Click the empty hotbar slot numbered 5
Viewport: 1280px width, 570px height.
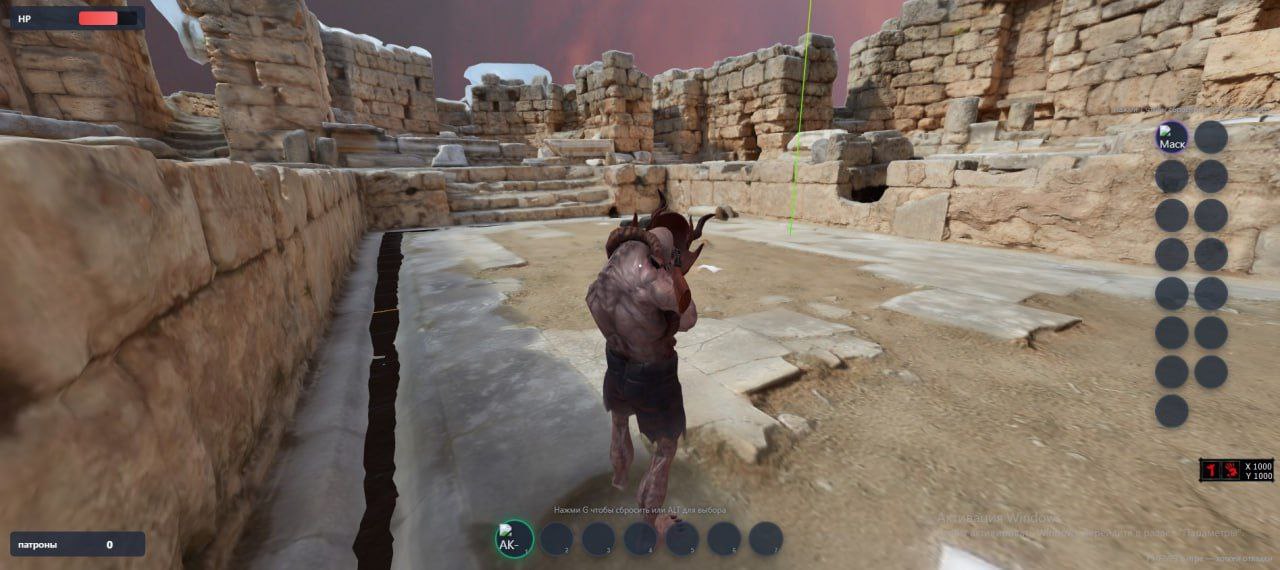coord(682,539)
